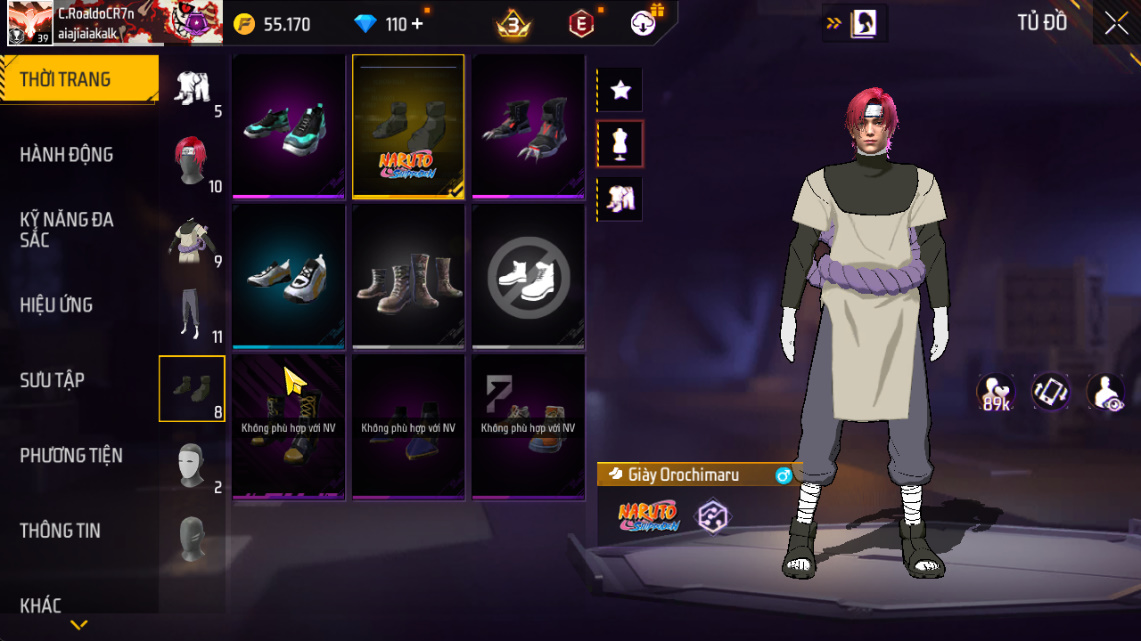
Task: Choose the Naruto Orochimaru shoes tile
Action: coord(408,127)
